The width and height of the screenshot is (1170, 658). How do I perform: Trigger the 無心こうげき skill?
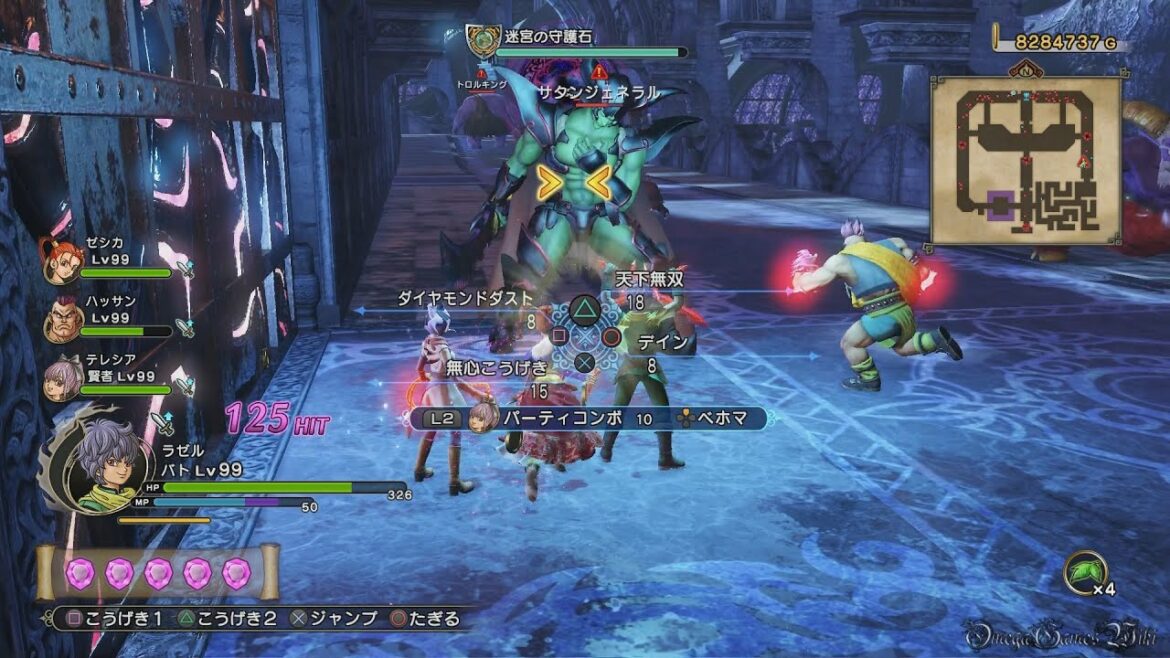[x=498, y=367]
